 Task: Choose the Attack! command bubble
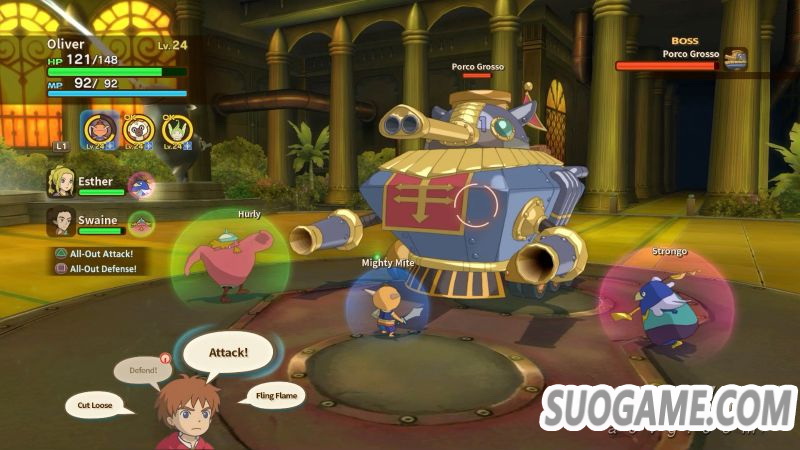(x=228, y=352)
